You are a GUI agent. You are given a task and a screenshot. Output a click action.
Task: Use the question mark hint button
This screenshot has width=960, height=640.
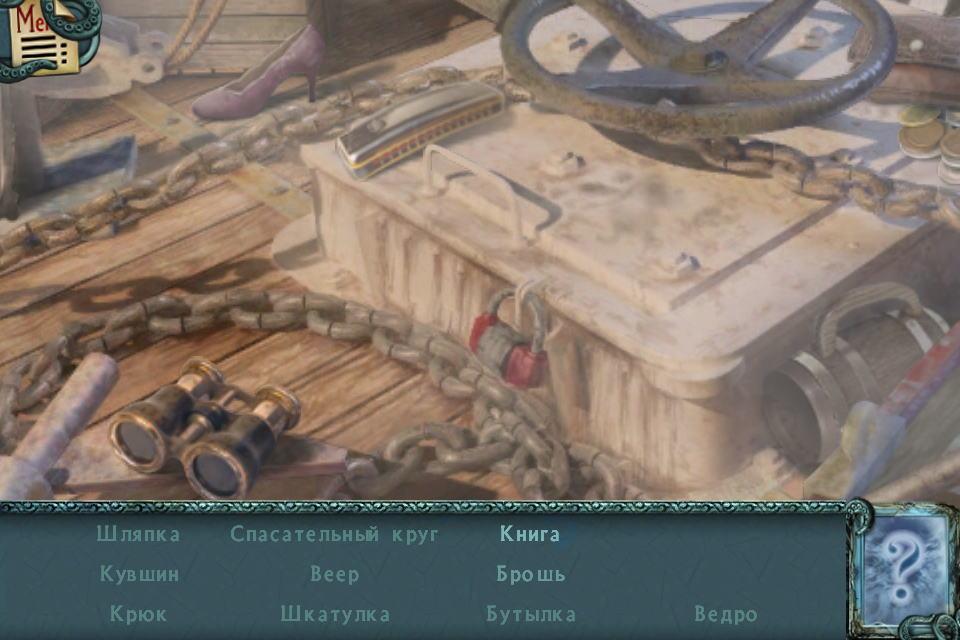905,570
